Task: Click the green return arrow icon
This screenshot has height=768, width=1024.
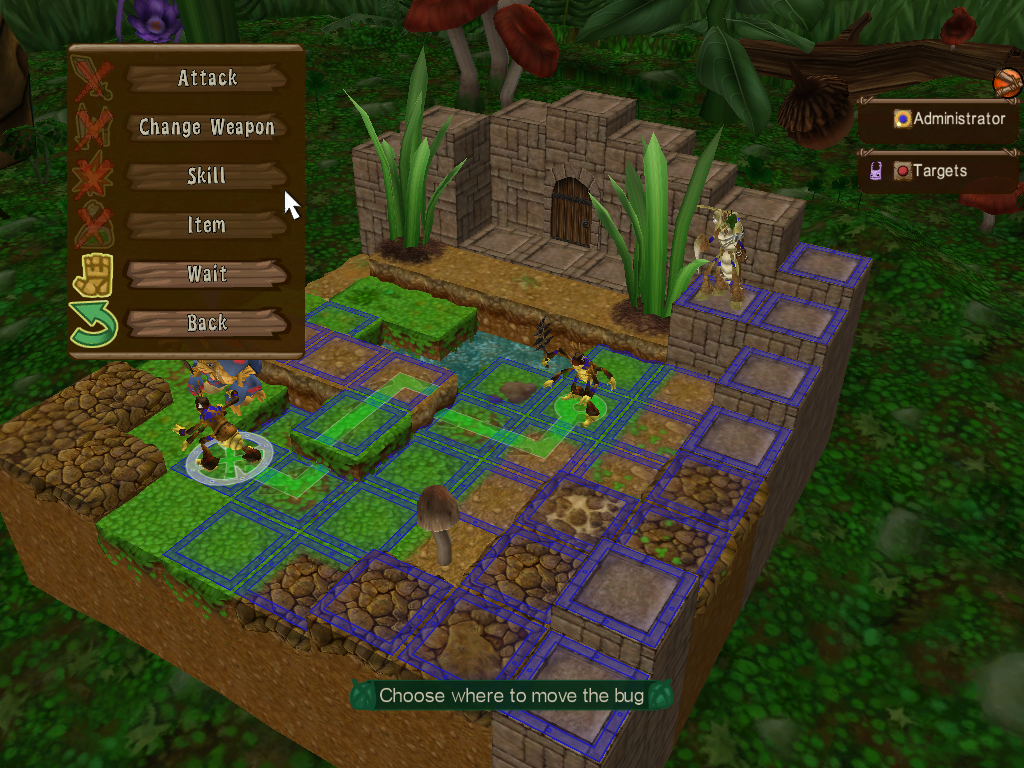Action: 93,325
